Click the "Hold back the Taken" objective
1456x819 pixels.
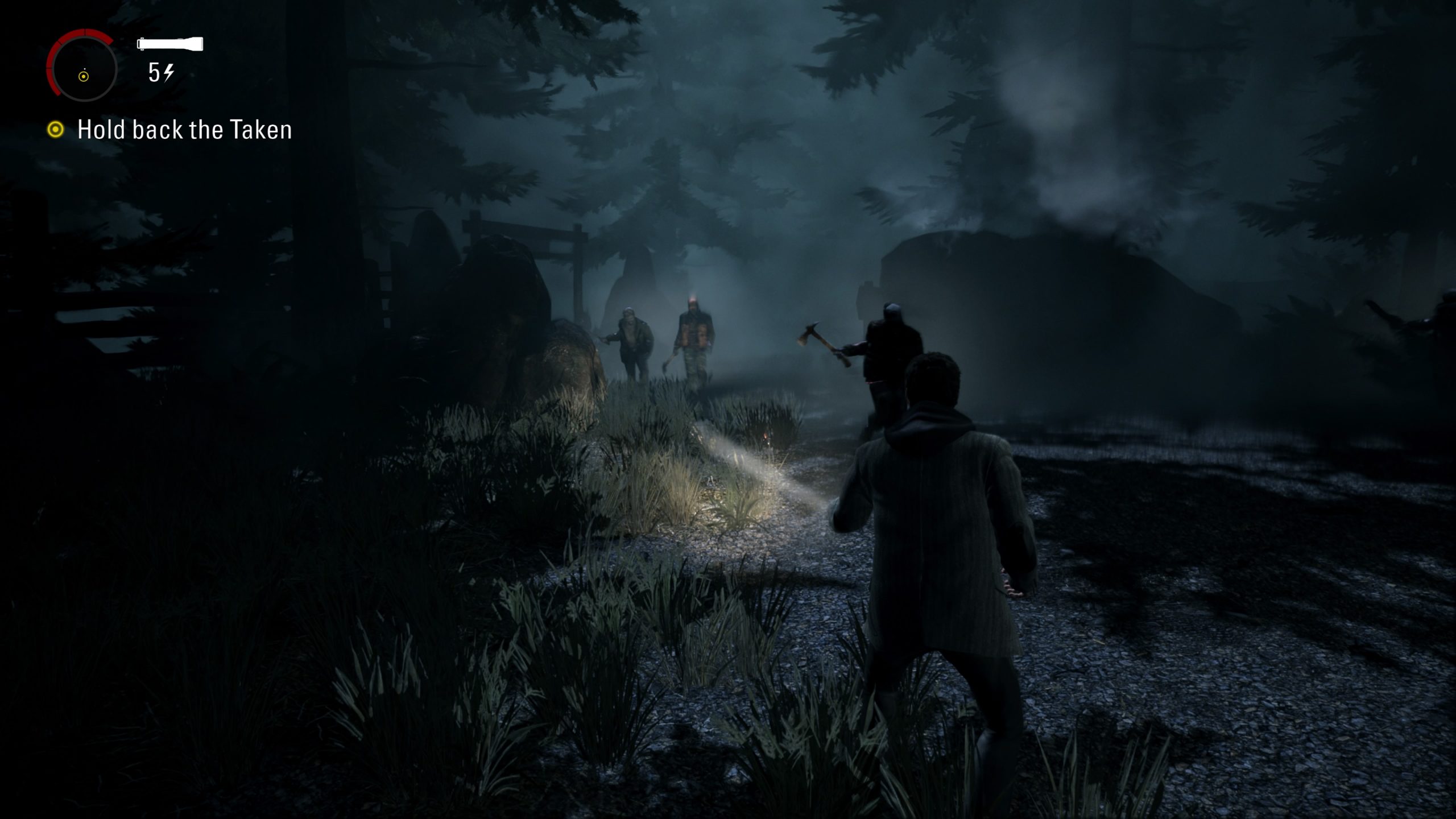coord(184,130)
